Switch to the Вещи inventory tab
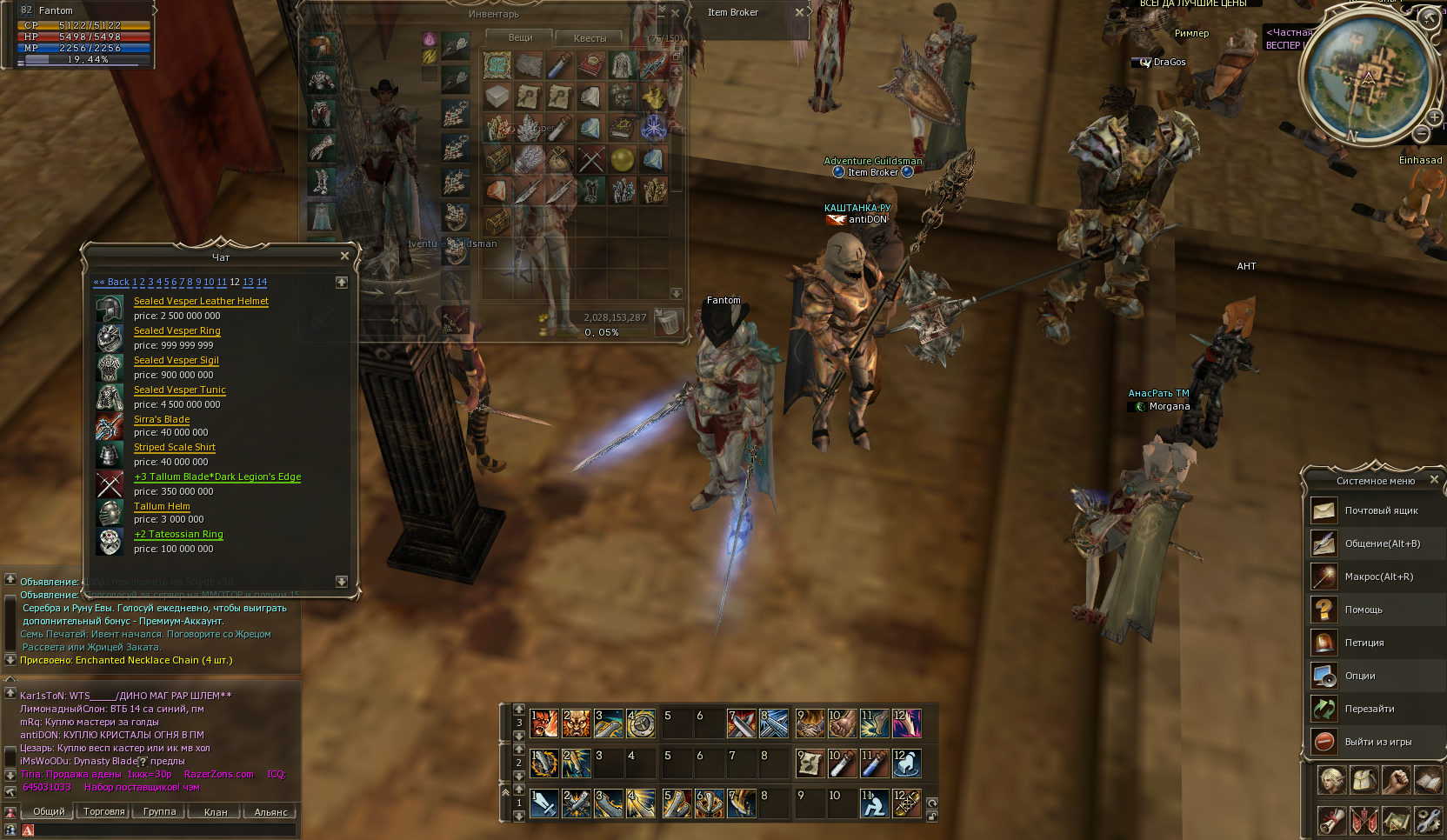The height and width of the screenshot is (840, 1447). click(520, 37)
